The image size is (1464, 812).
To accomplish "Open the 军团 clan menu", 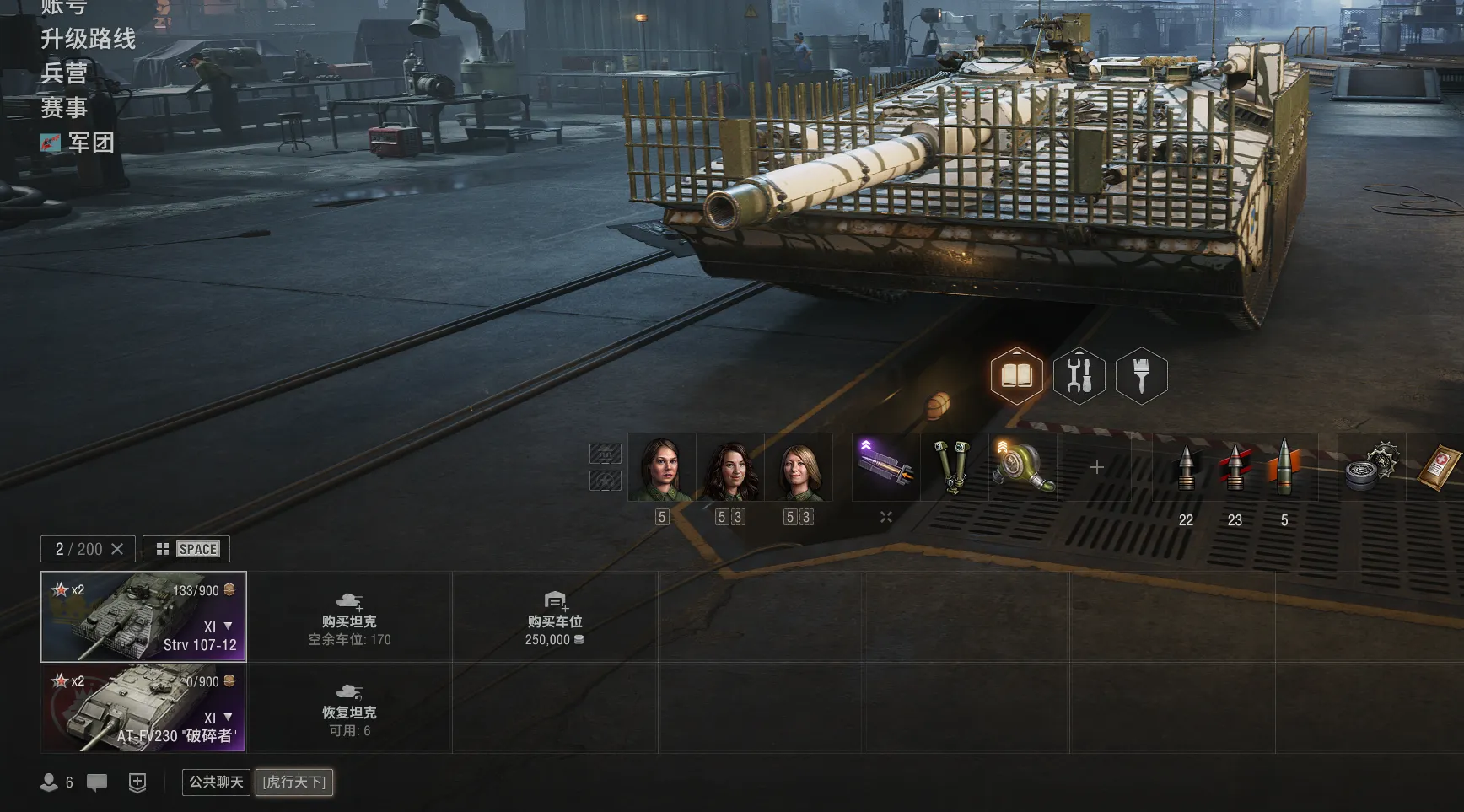I will point(90,143).
